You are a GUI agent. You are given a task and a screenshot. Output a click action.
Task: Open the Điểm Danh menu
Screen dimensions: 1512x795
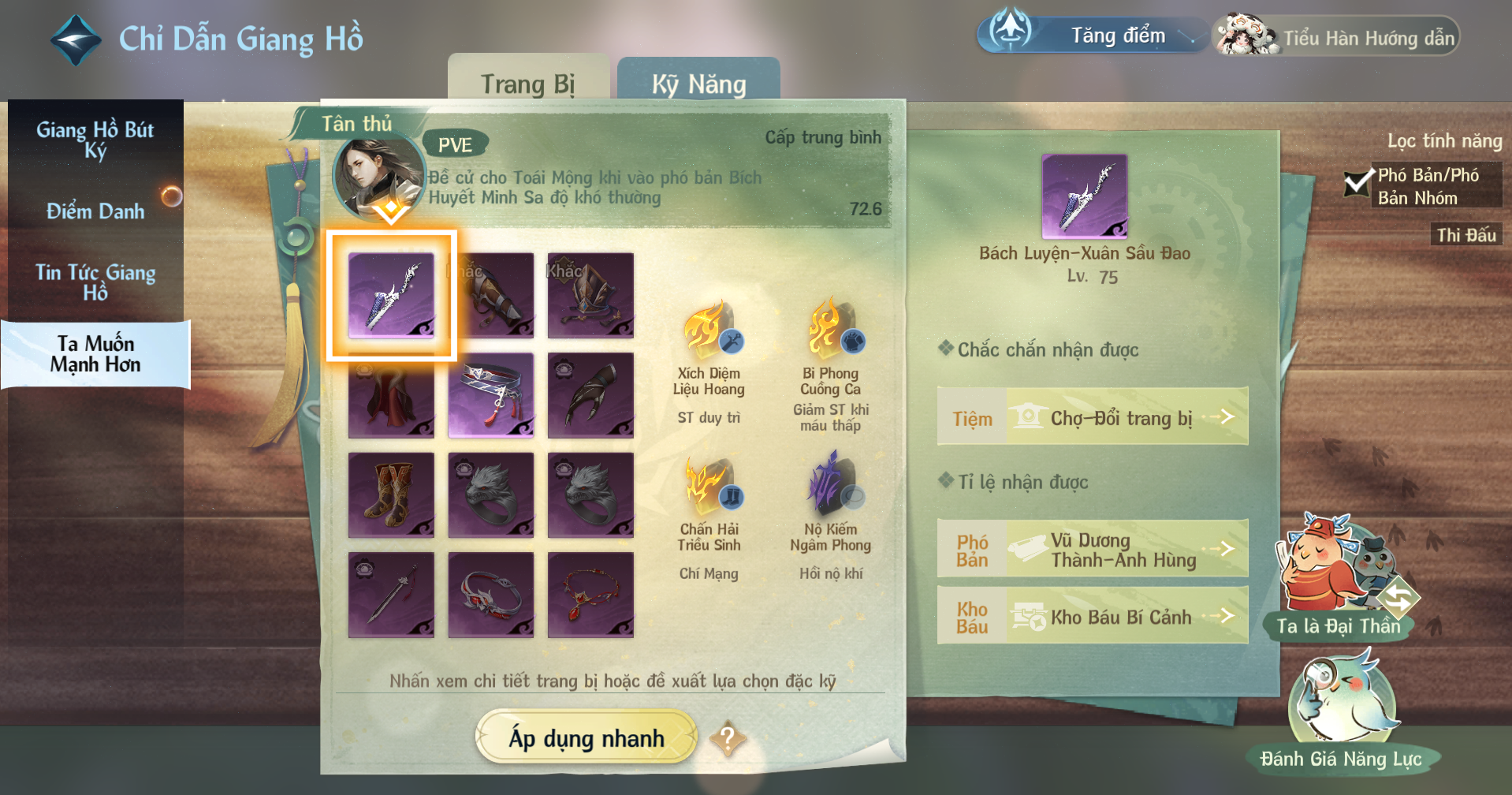(95, 211)
